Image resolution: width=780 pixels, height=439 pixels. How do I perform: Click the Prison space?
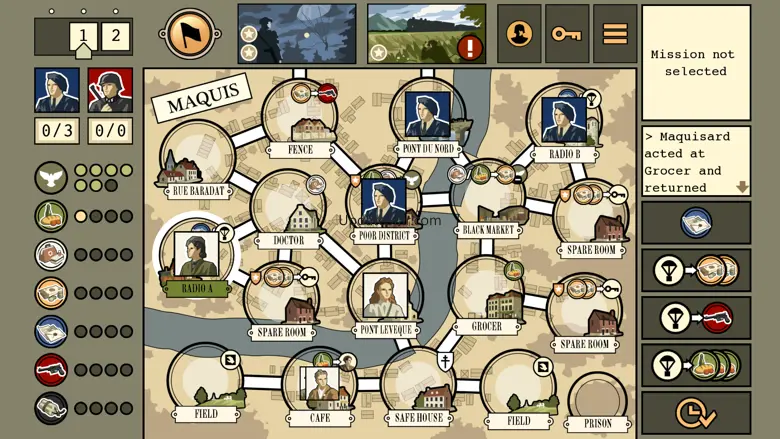pos(598,402)
